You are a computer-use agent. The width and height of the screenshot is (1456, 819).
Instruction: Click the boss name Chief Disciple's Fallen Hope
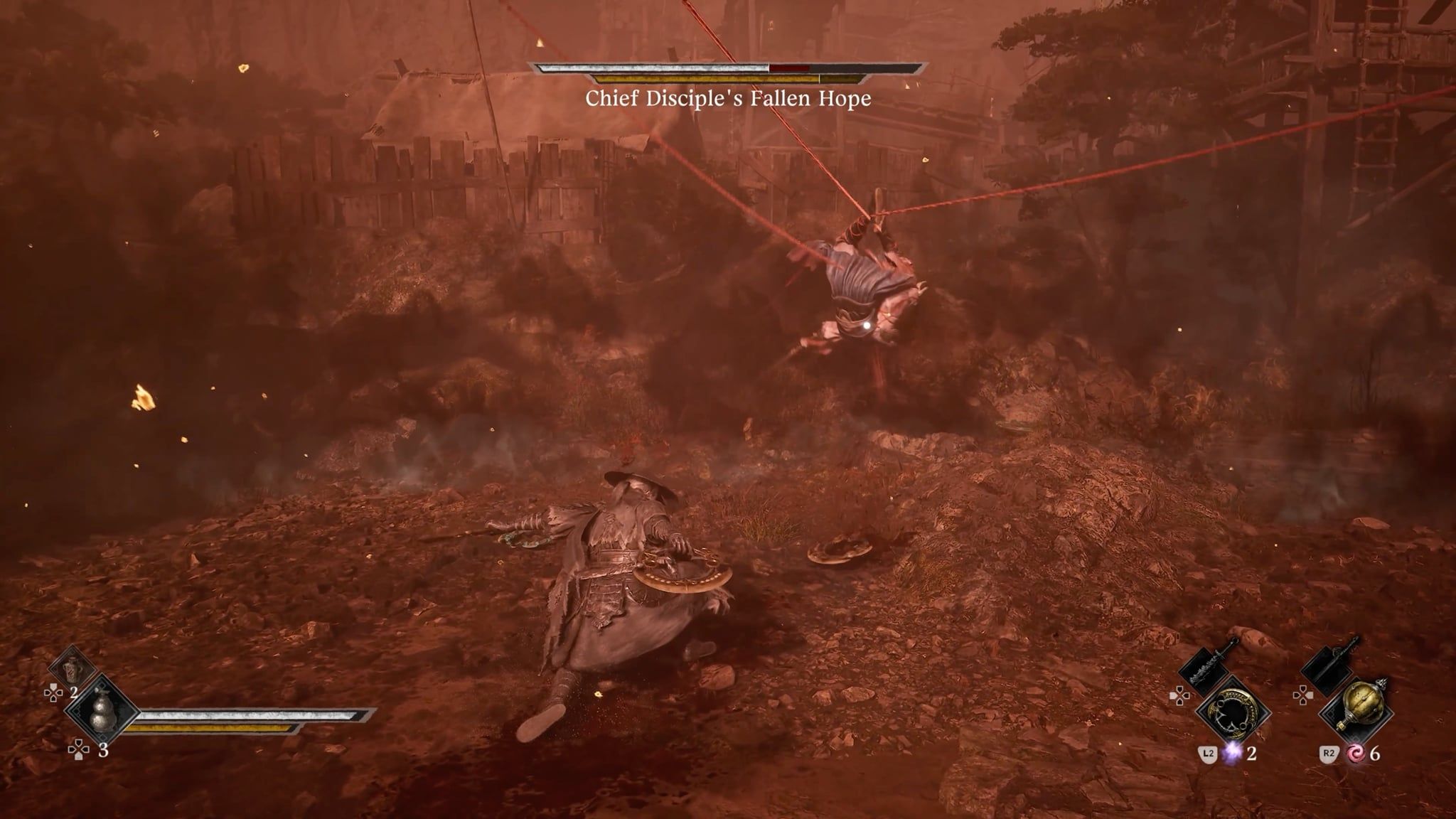[x=728, y=102]
